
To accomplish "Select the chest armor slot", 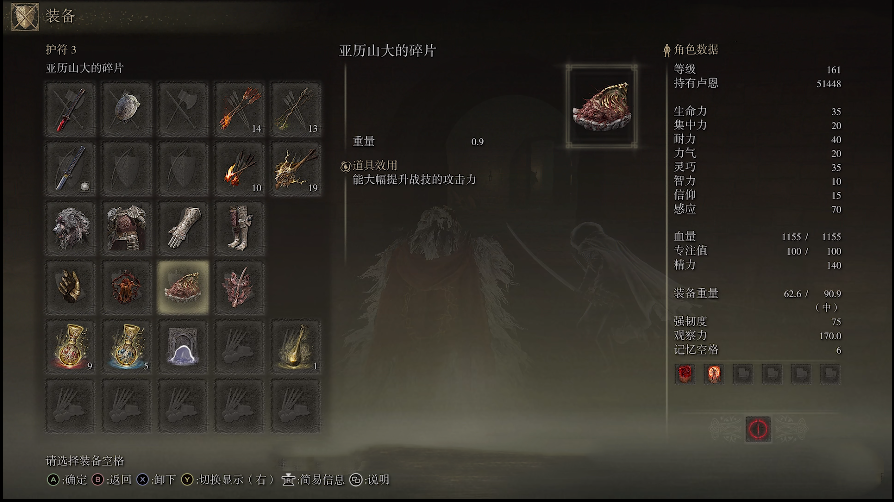I will (127, 228).
